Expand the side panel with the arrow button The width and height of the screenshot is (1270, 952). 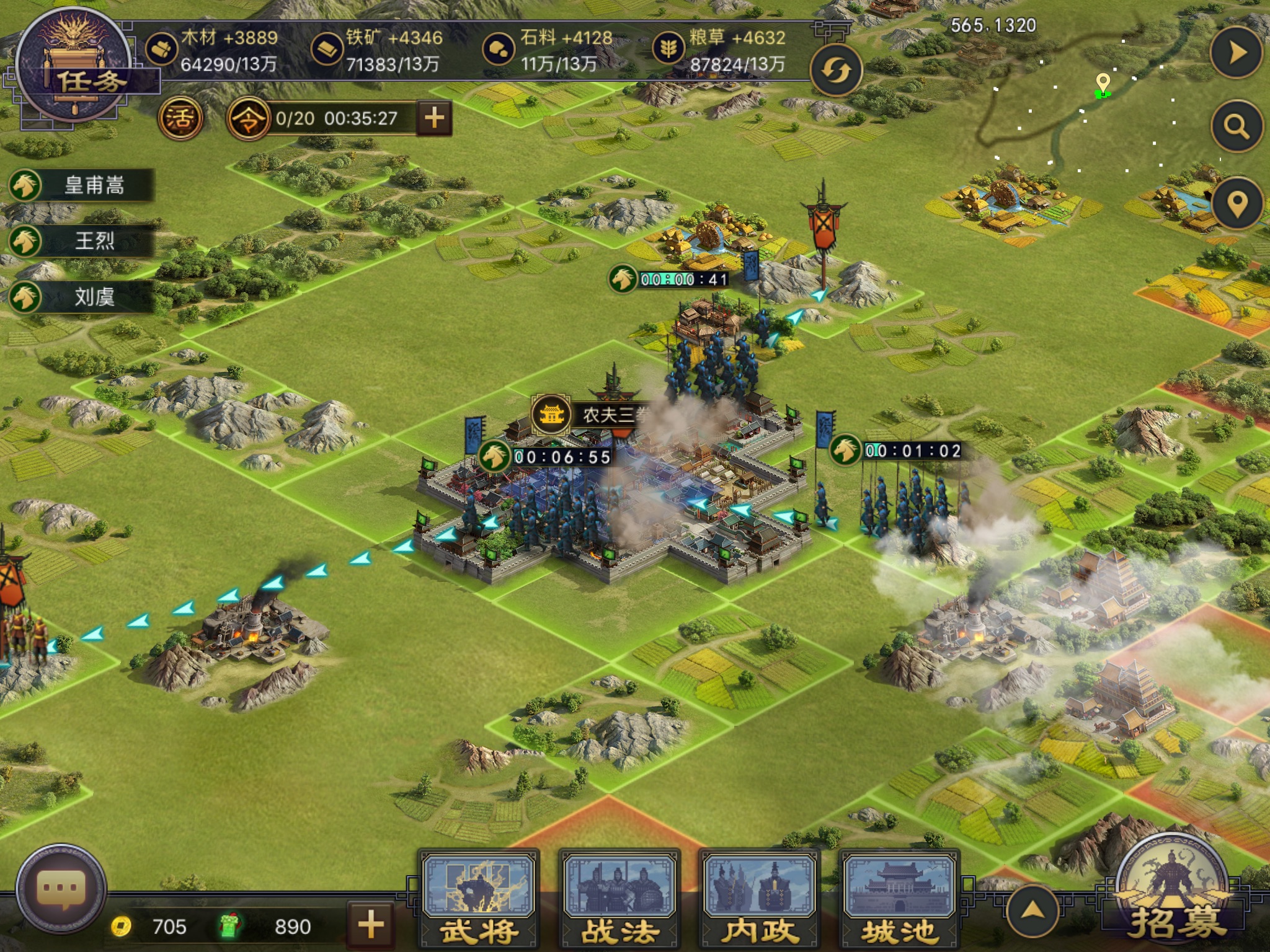(1236, 53)
